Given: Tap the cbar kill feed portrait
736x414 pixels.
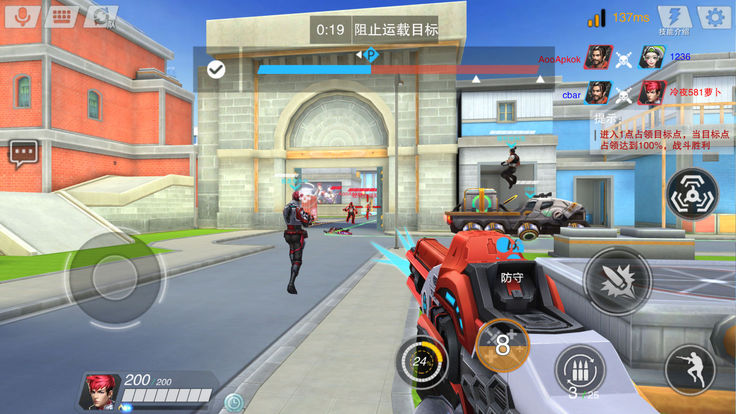Looking at the screenshot, I should click(x=599, y=93).
